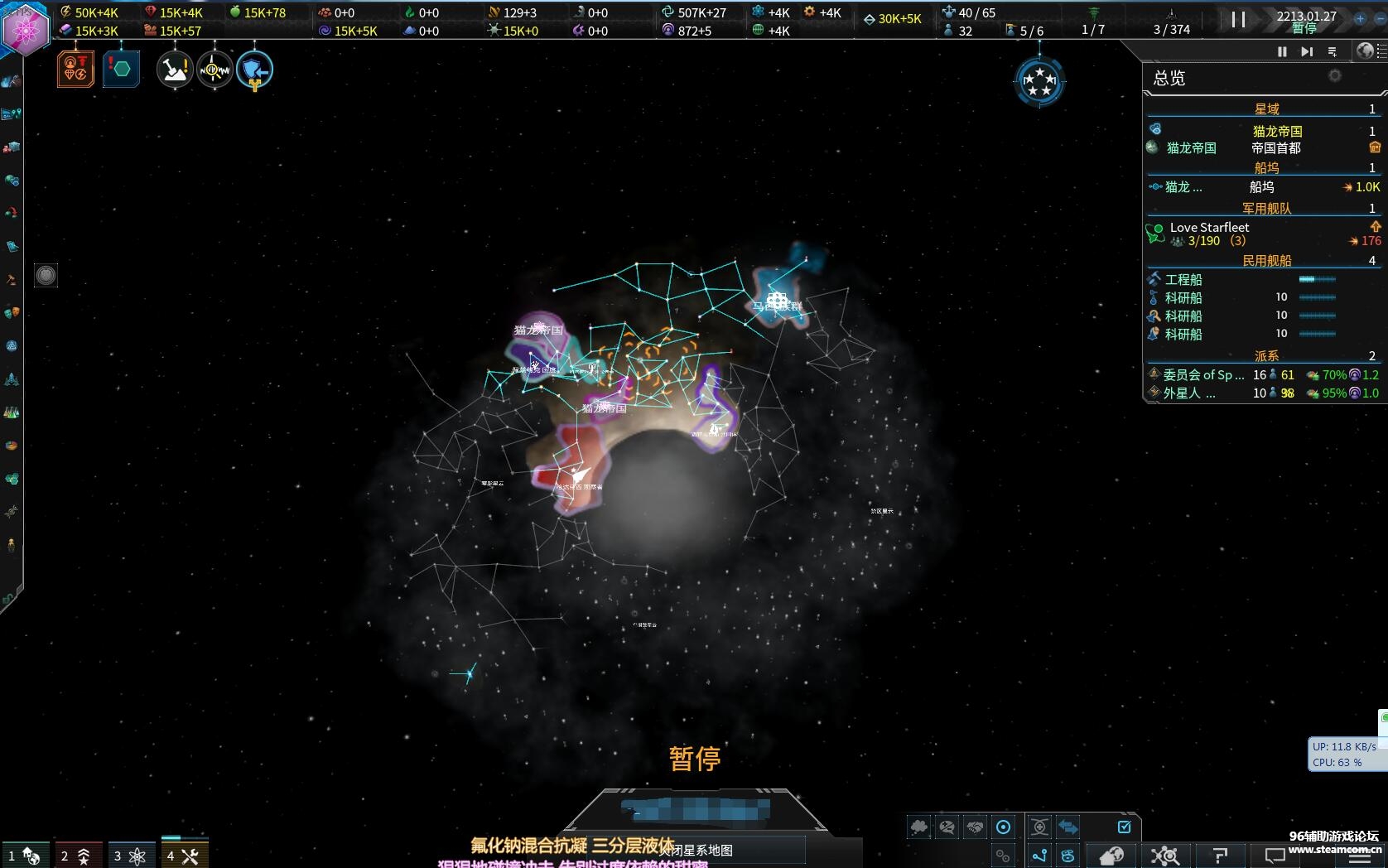Select the 工程船 construction ship row
The height and width of the screenshot is (868, 1388).
click(1183, 280)
